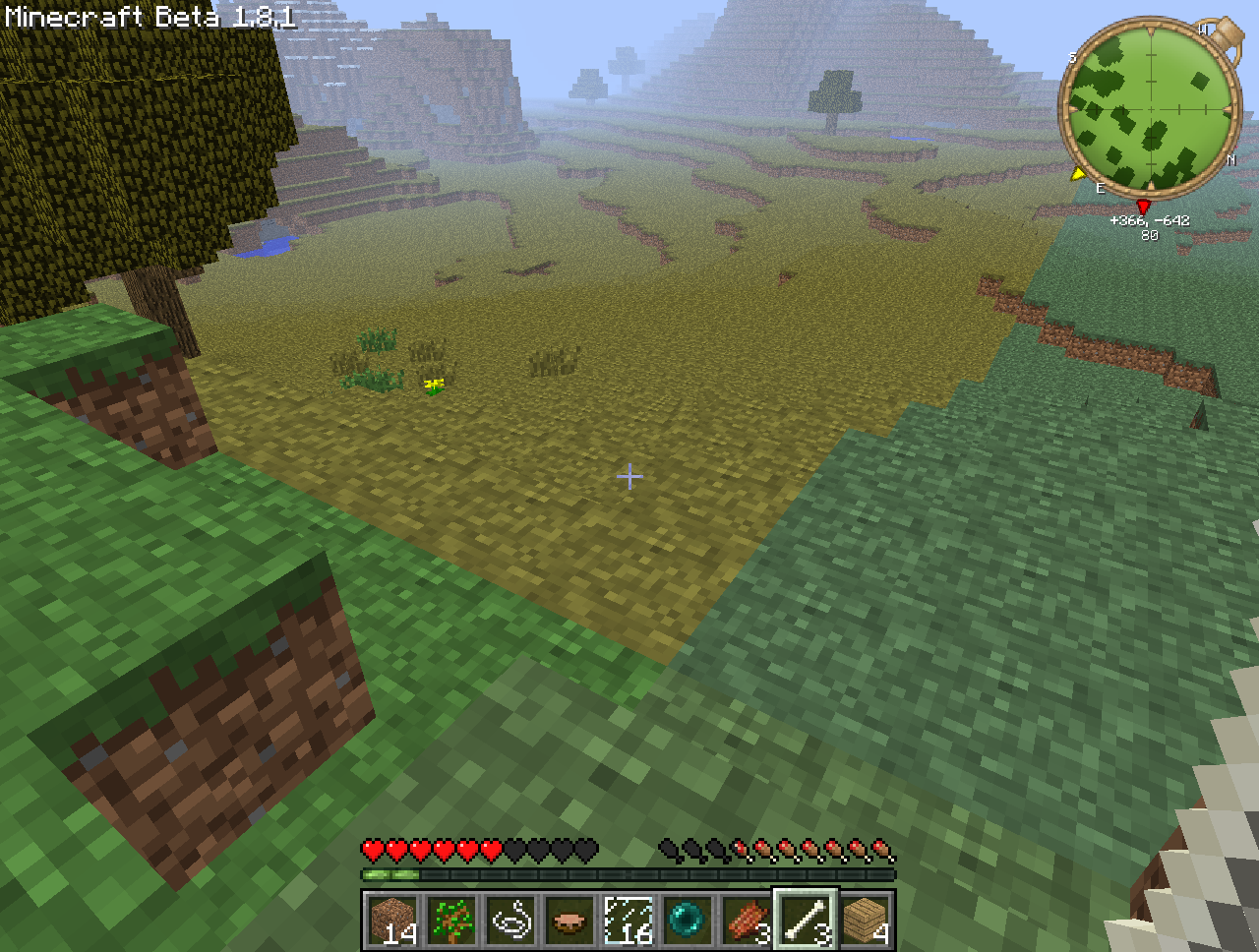Image resolution: width=1259 pixels, height=952 pixels.
Task: Choose the oak sapling in the hotbar
Action: (x=451, y=921)
